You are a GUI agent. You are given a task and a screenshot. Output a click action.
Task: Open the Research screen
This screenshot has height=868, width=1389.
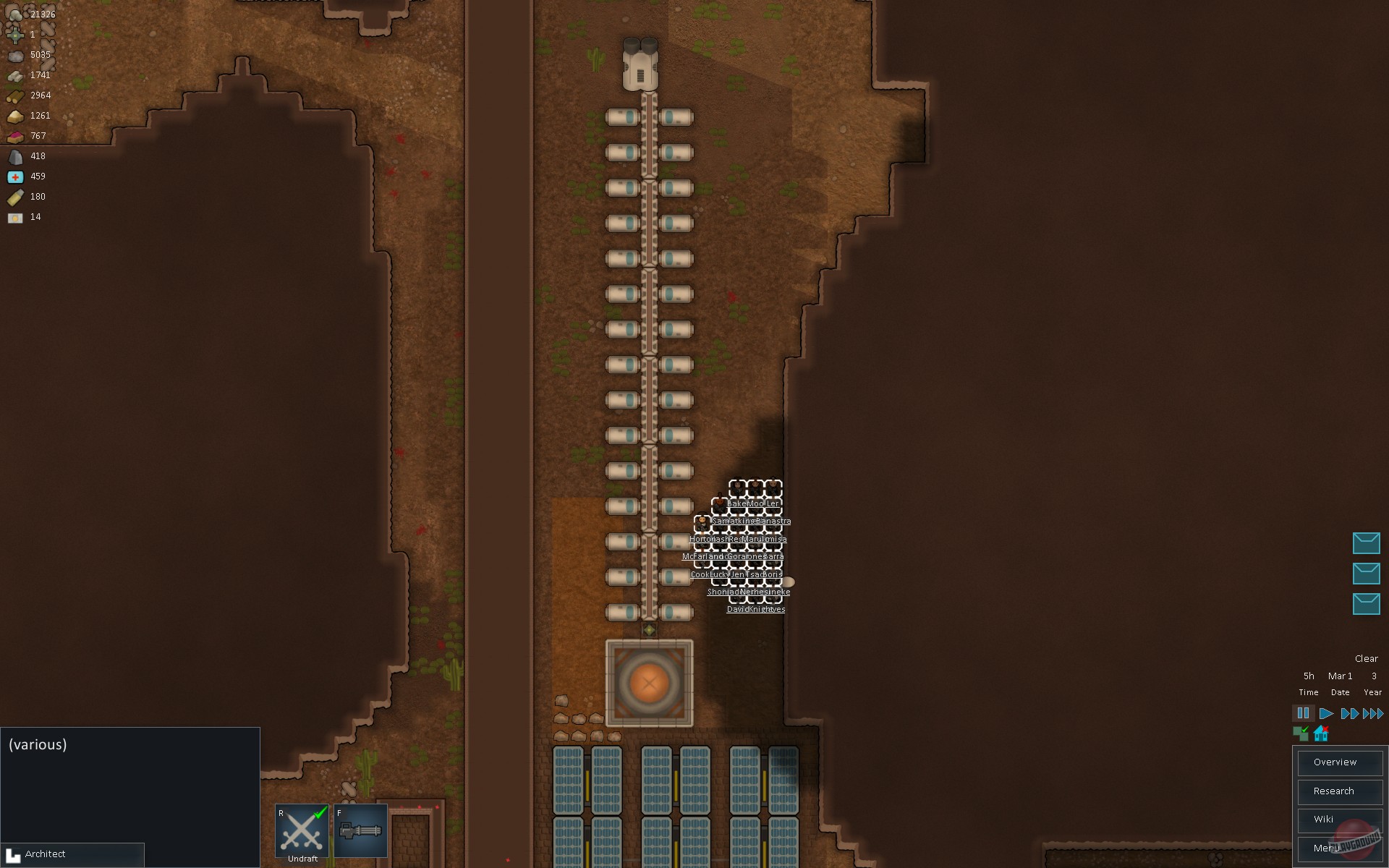click(1340, 791)
